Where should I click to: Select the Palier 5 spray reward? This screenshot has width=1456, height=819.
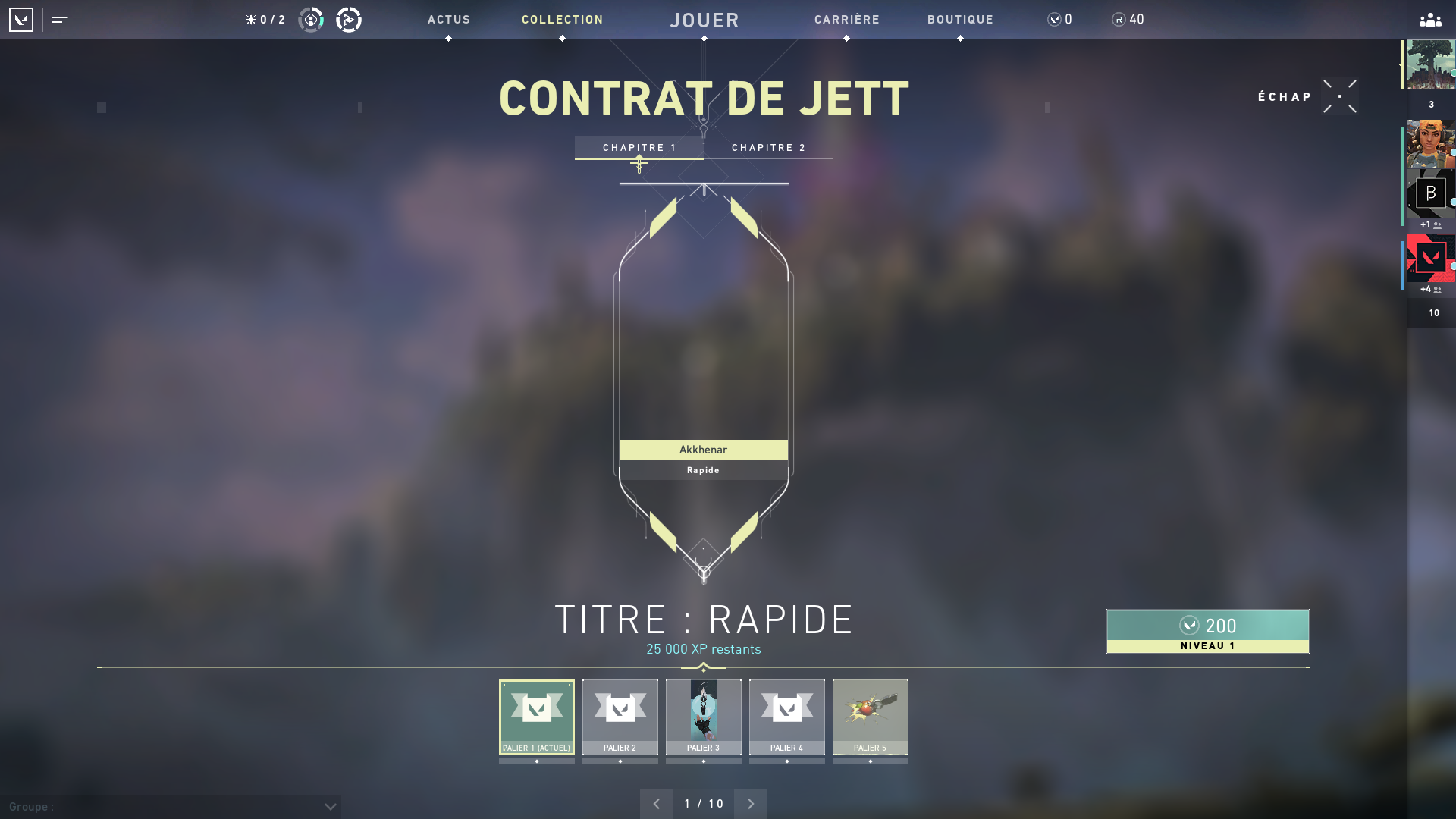870,717
